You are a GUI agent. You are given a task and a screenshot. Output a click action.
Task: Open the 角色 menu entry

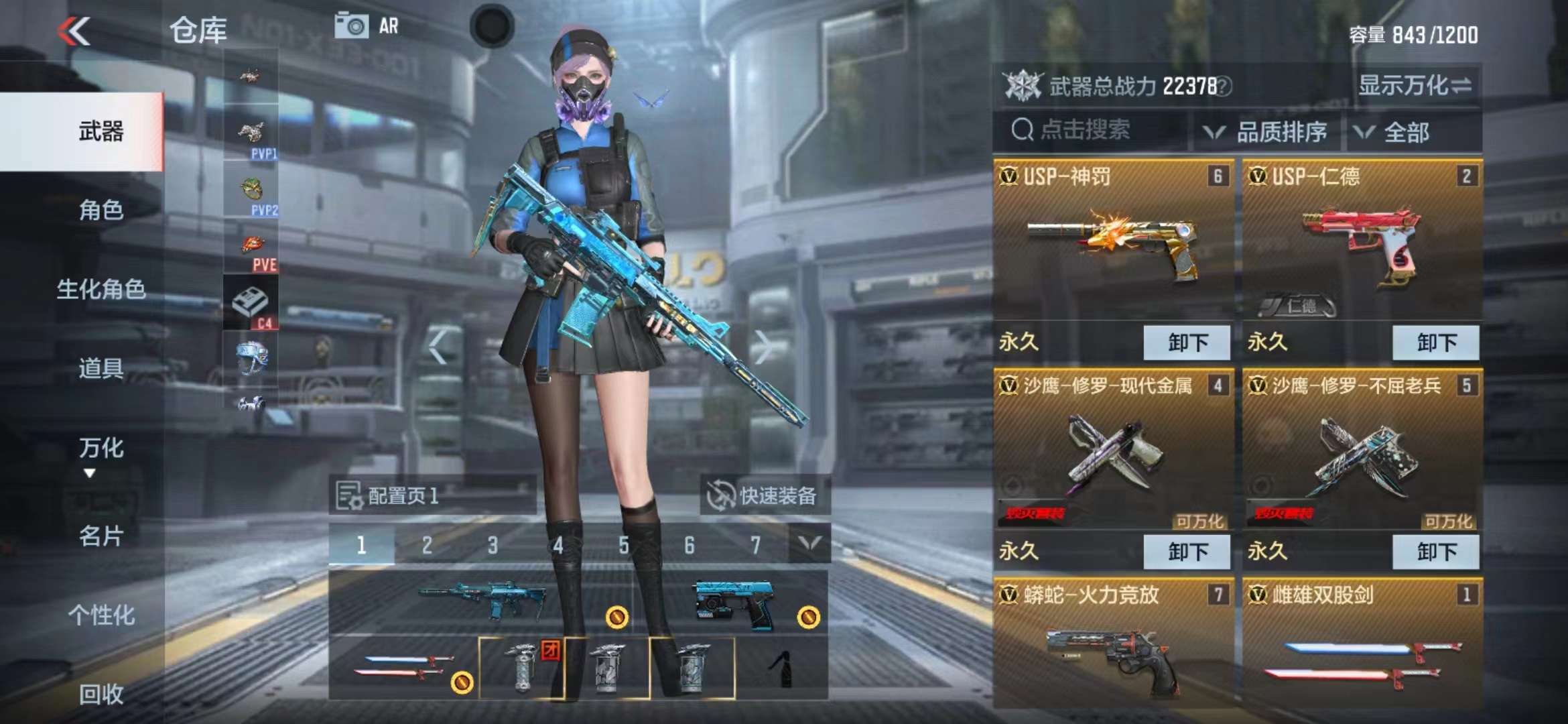[101, 210]
